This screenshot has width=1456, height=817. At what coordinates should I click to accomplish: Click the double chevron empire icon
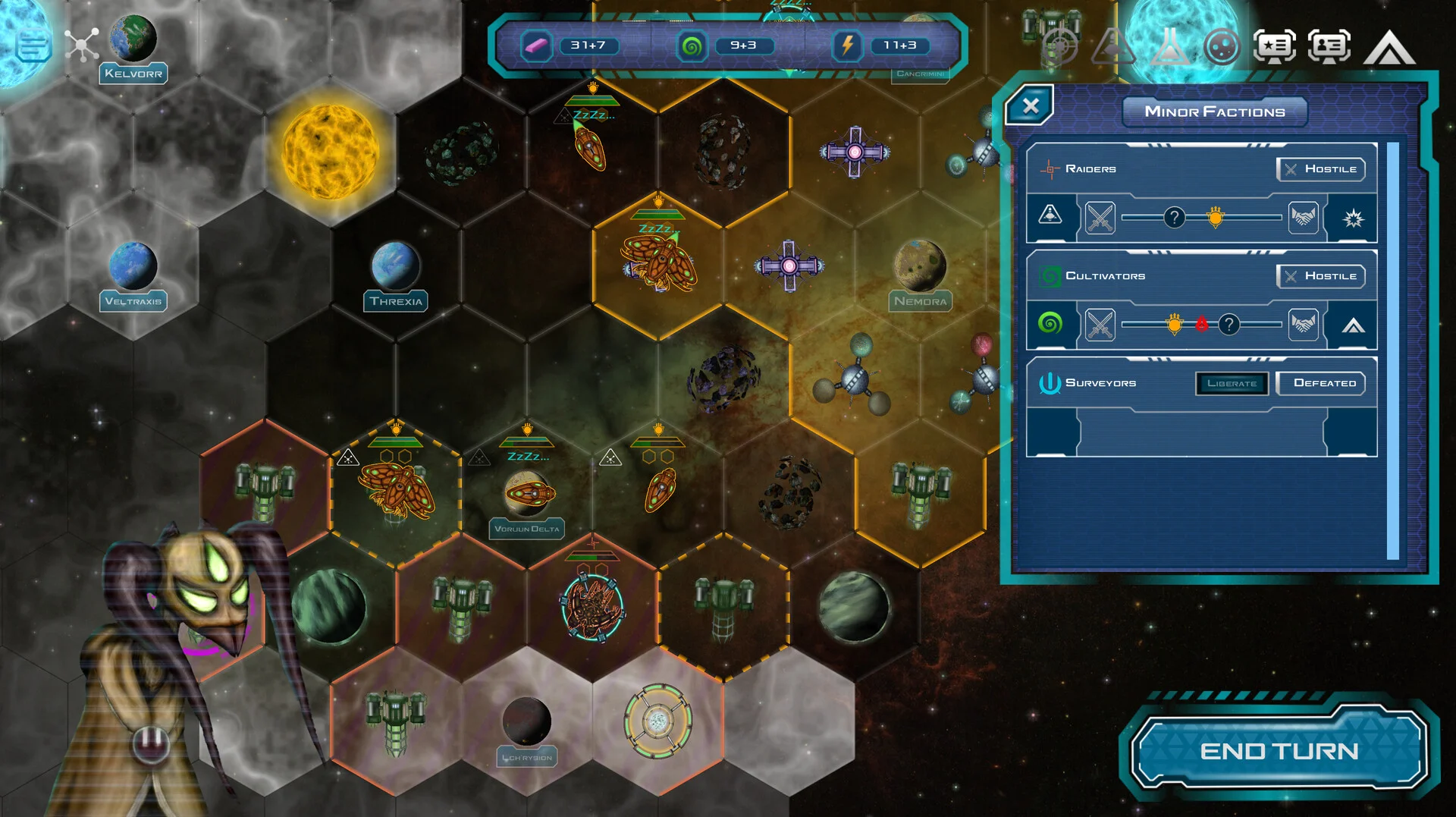(1389, 49)
